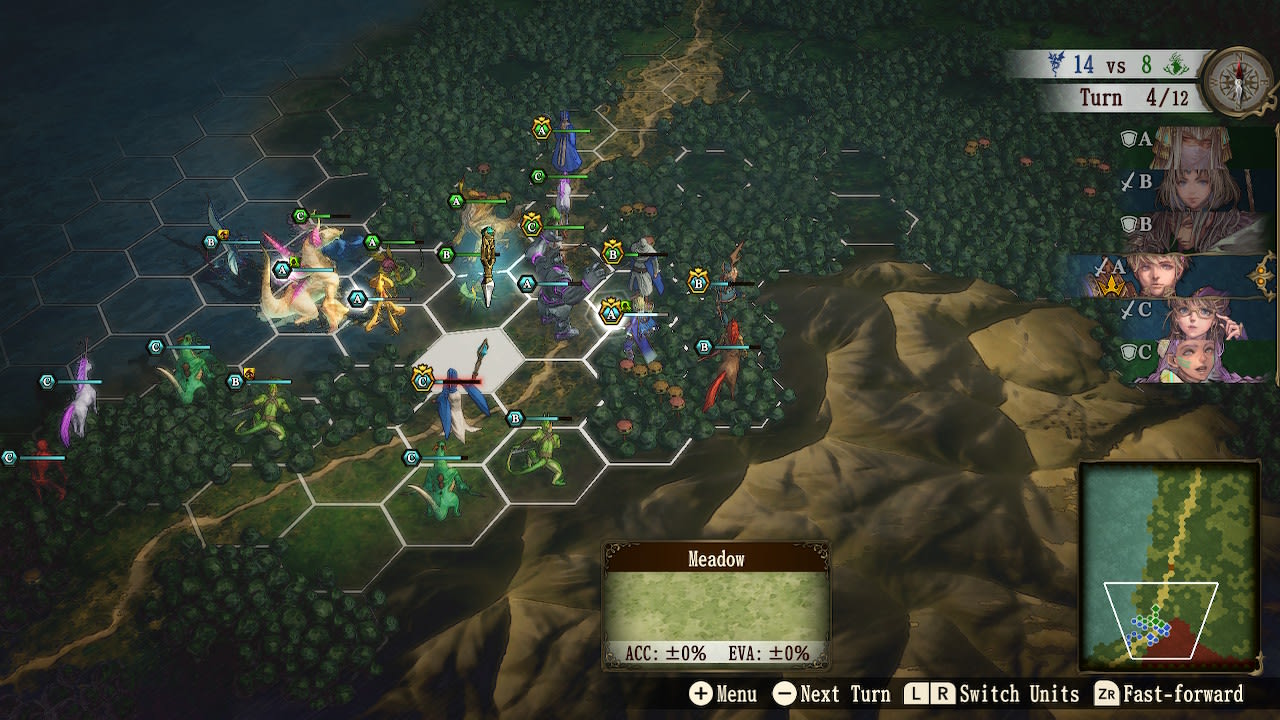The image size is (1280, 720).
Task: Activate Fast-forward
Action: (x=1169, y=694)
